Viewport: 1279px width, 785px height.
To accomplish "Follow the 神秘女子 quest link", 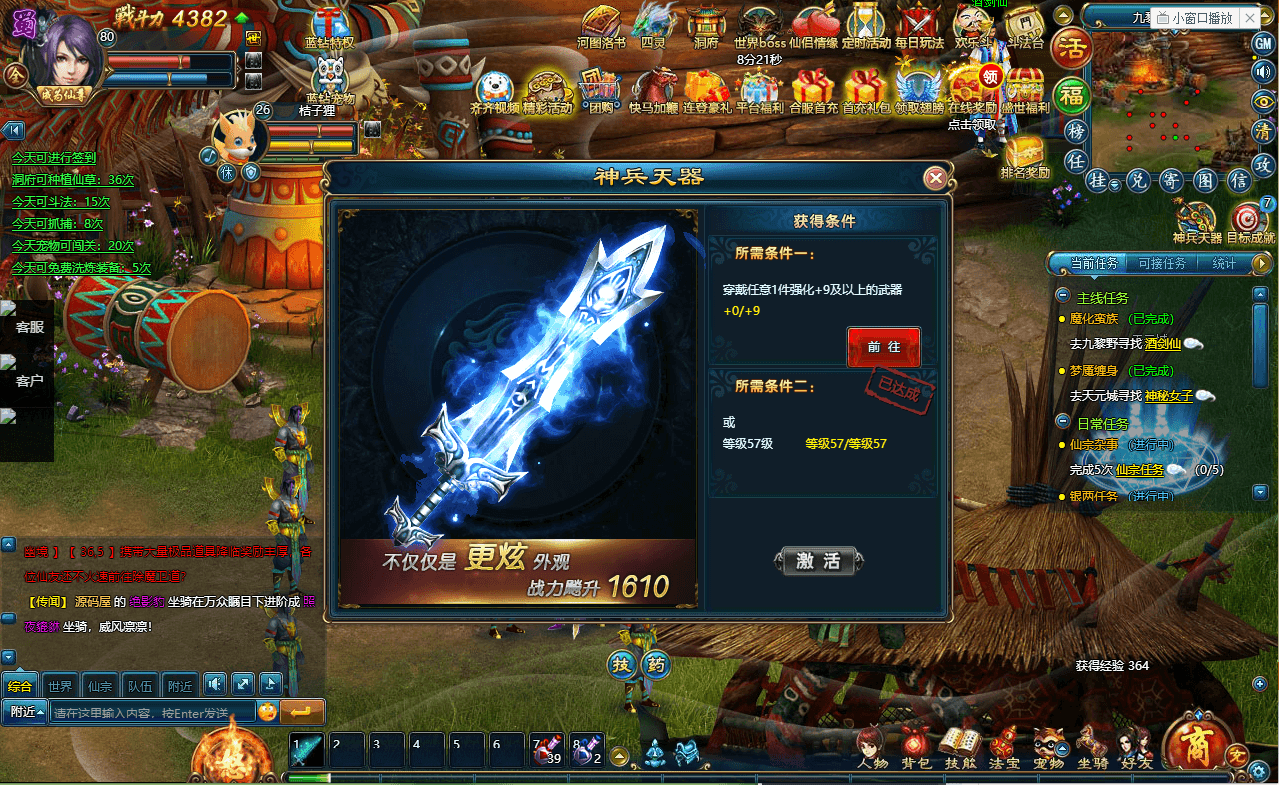I will coord(1168,395).
